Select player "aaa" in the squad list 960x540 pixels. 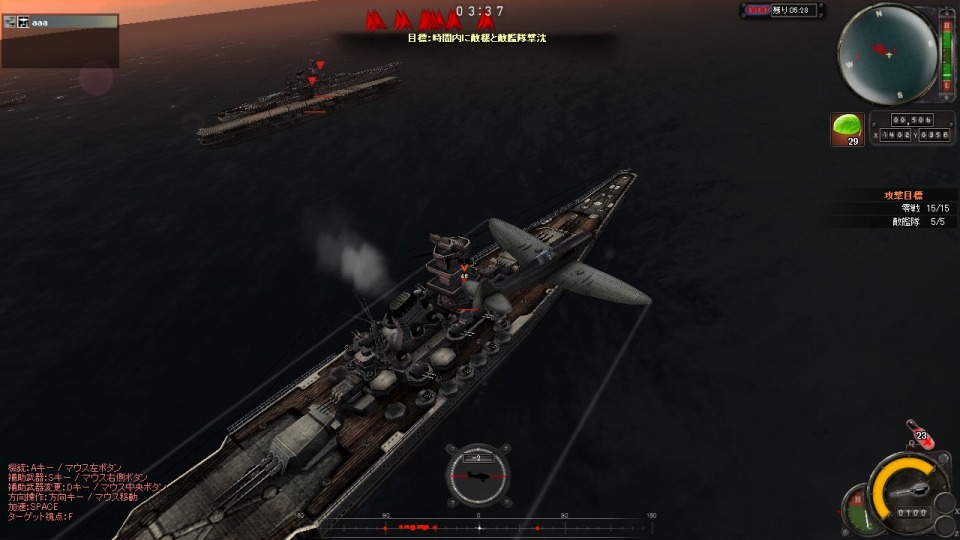coord(40,22)
